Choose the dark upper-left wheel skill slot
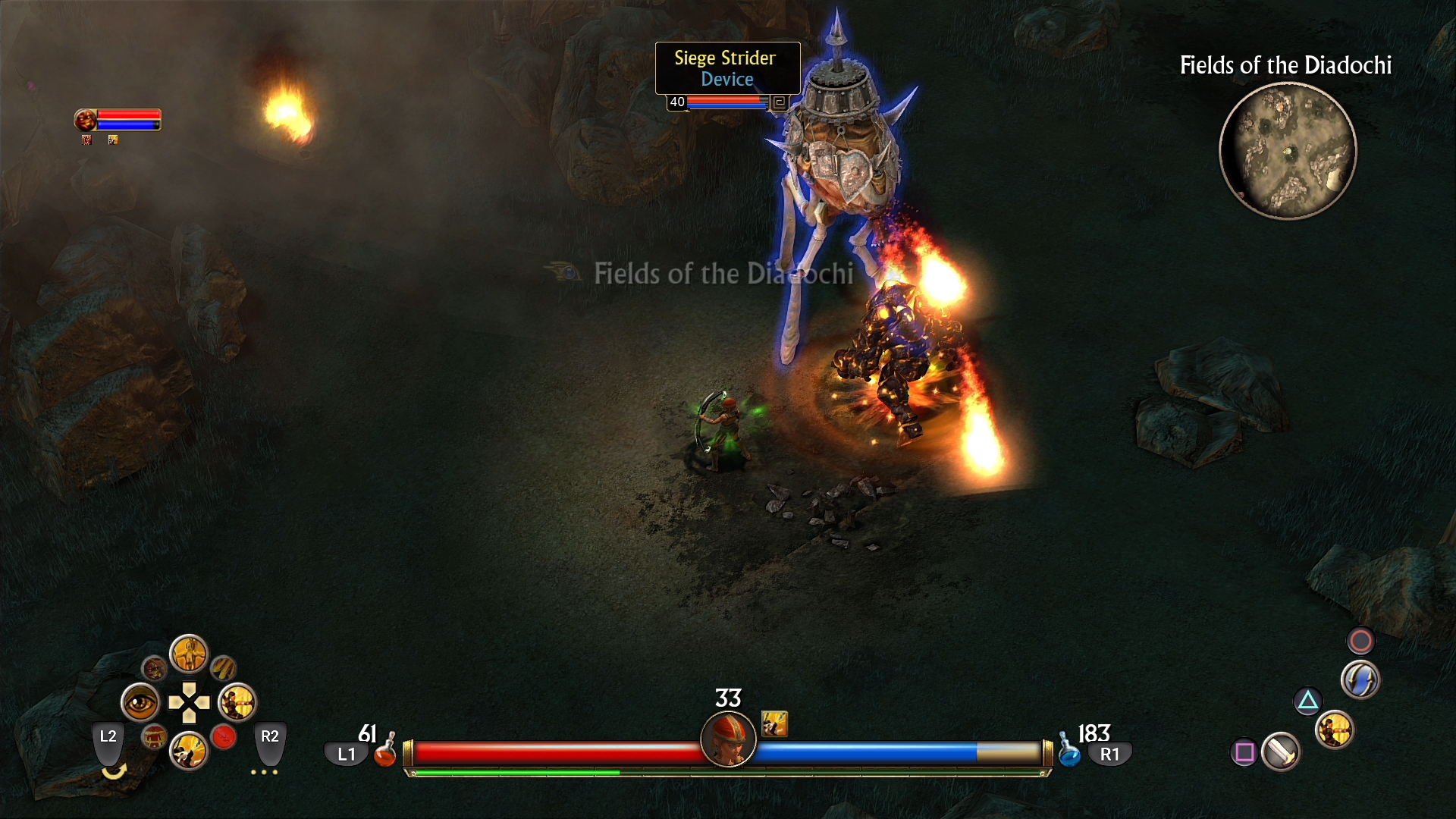This screenshot has width=1456, height=819. click(154, 668)
